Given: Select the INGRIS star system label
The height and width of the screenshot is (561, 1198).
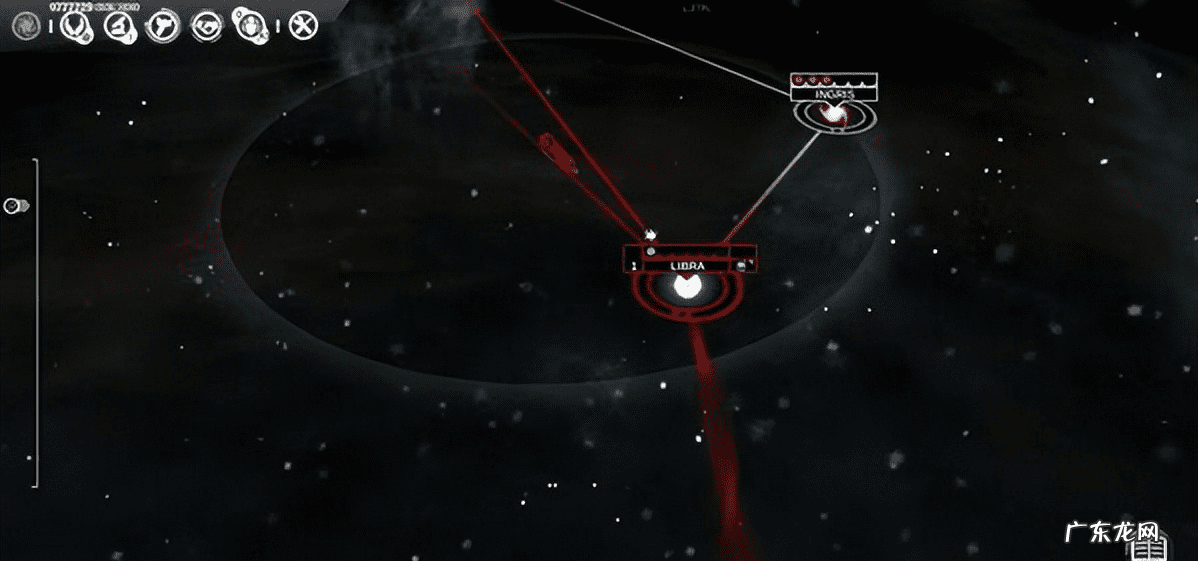Looking at the screenshot, I should click(x=833, y=94).
